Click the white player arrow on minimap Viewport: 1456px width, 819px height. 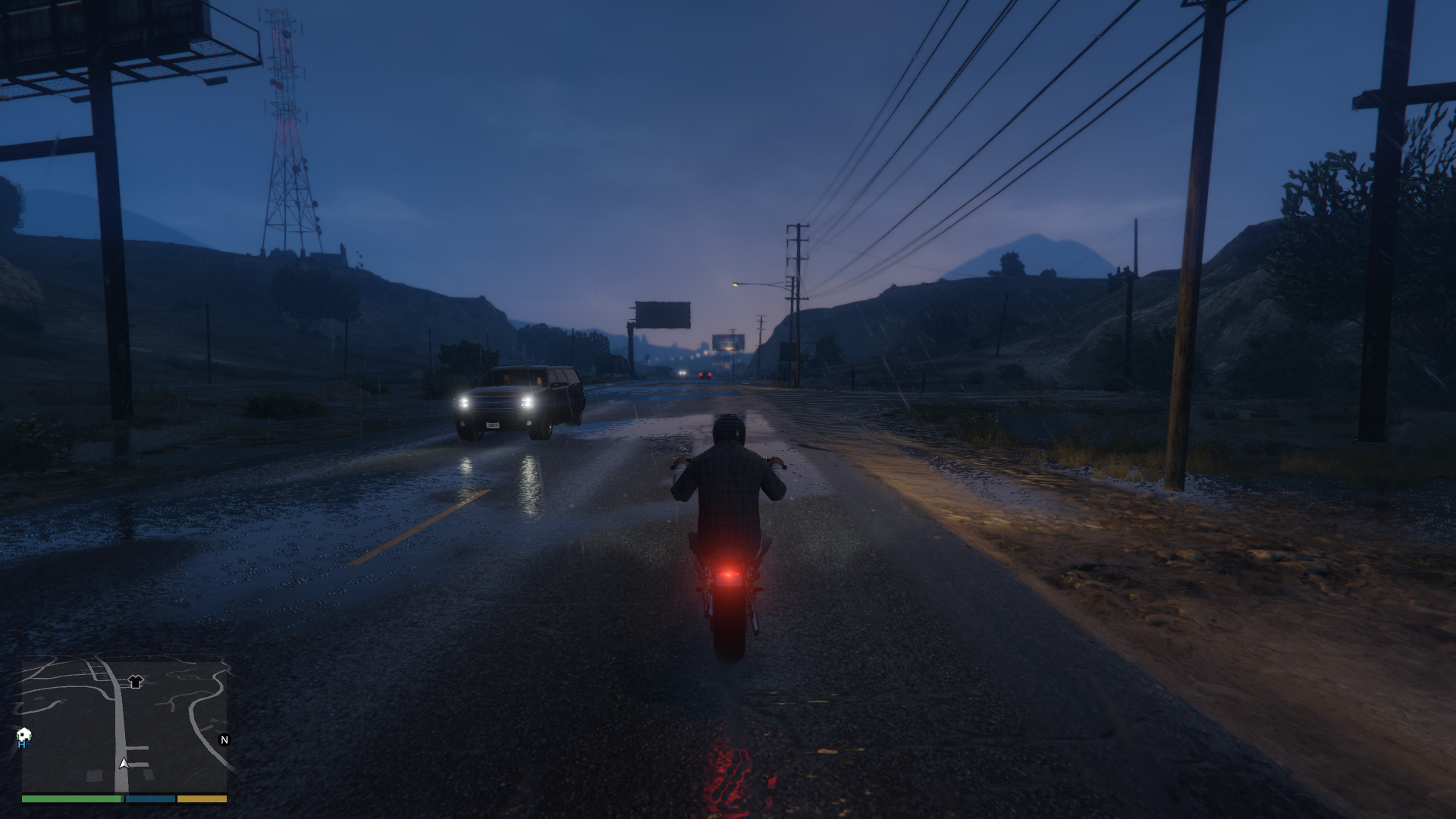[124, 763]
